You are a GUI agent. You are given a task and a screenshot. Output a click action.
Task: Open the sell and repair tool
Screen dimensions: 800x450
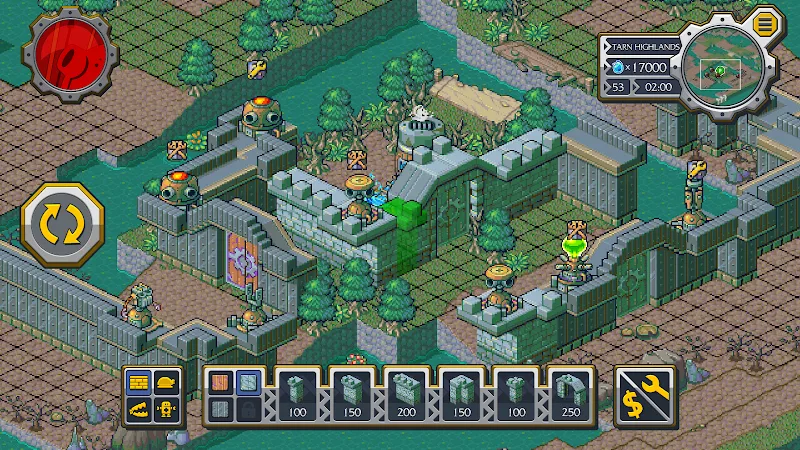click(x=643, y=394)
